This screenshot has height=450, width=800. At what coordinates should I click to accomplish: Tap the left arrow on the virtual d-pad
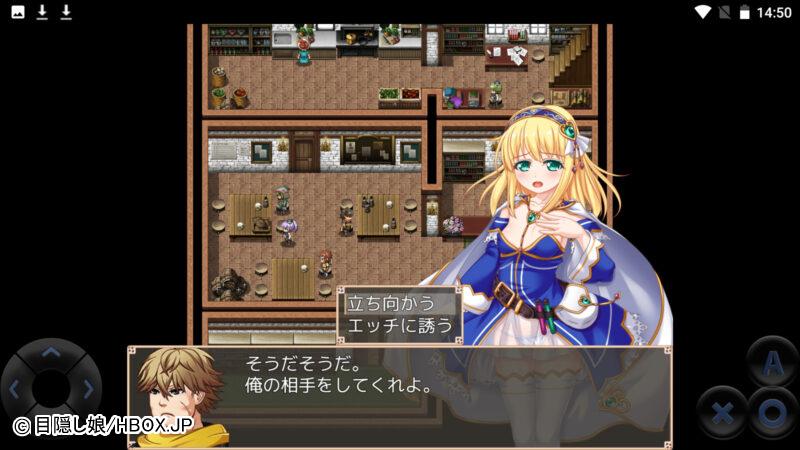(x=14, y=388)
